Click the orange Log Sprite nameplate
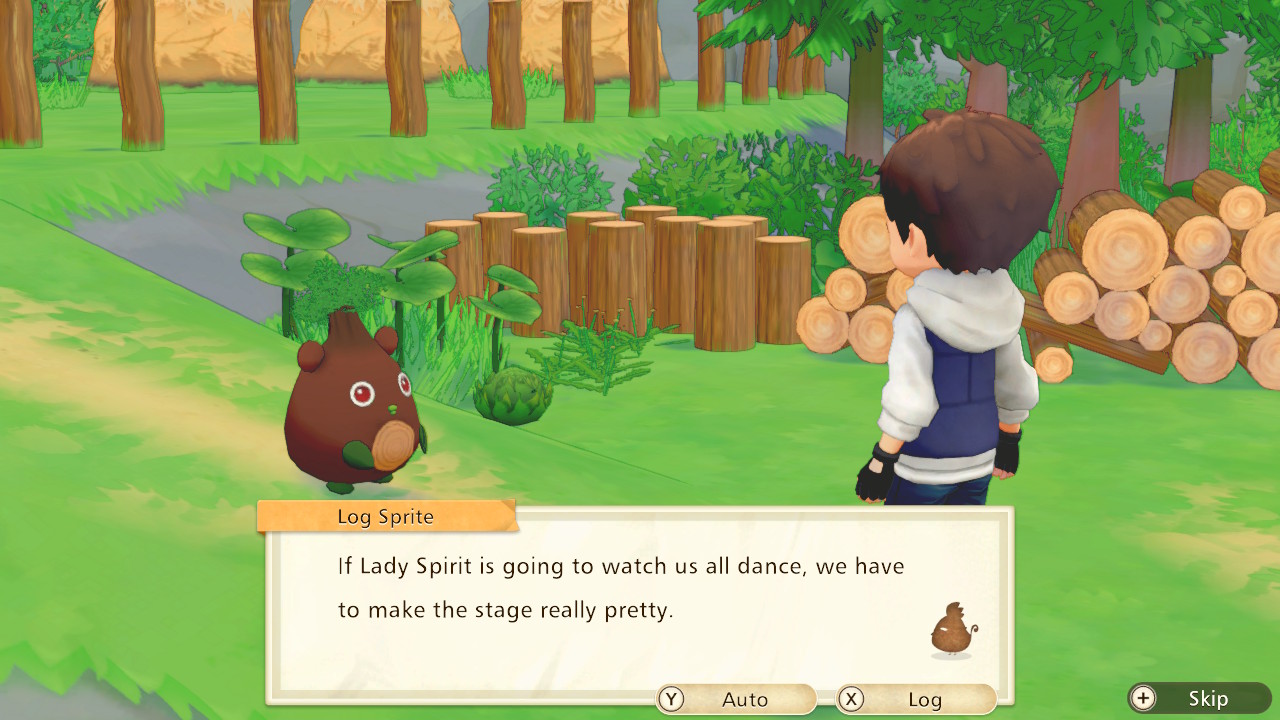 coord(384,516)
